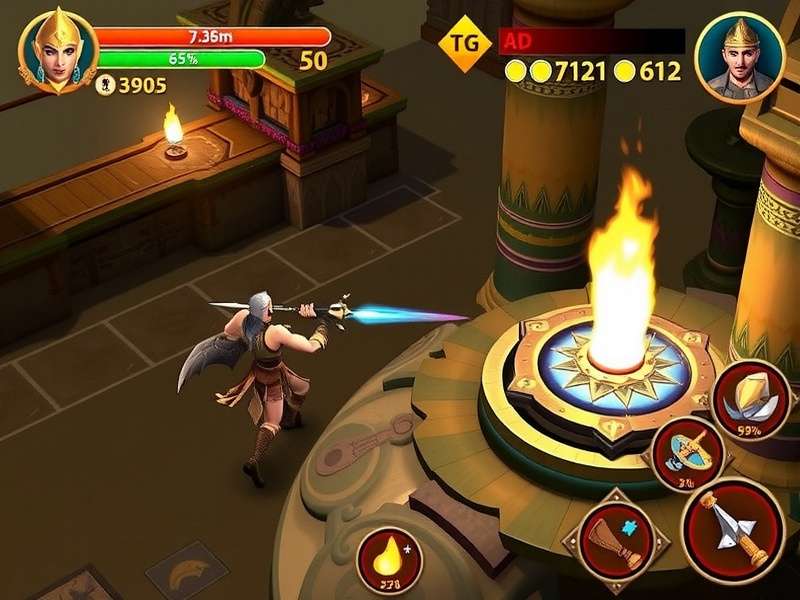Activate the blue shield and sword skill
This screenshot has width=800, height=600.
click(x=688, y=453)
